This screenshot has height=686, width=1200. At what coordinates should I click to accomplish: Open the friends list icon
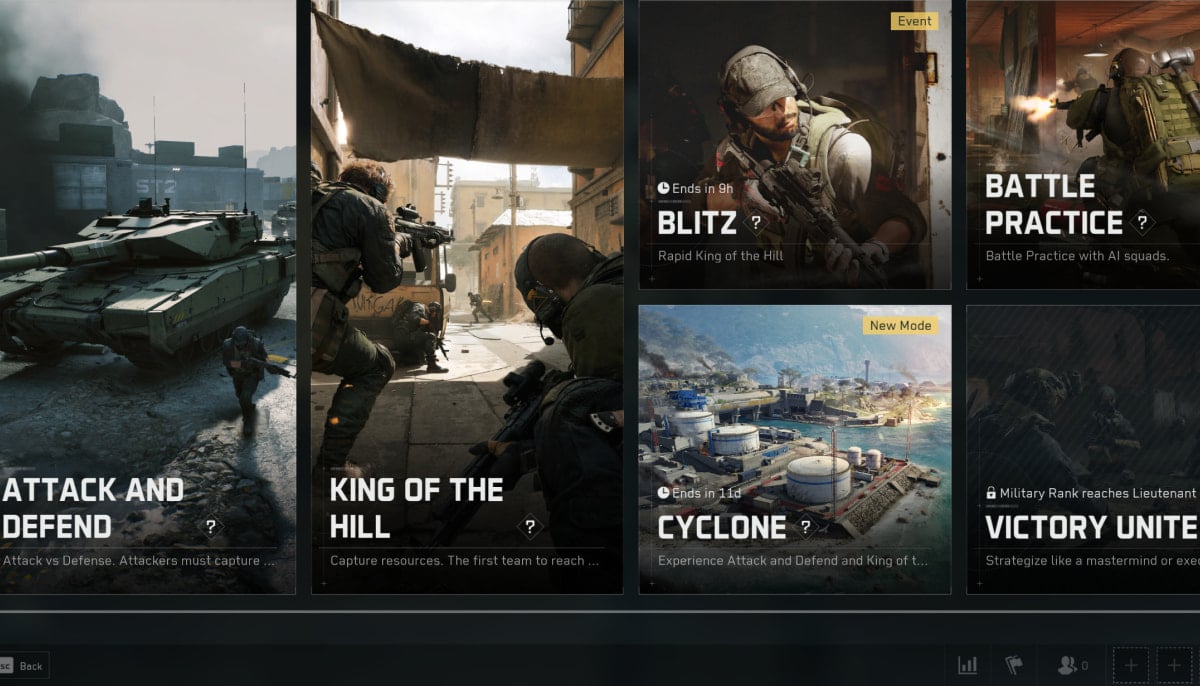(x=1072, y=665)
